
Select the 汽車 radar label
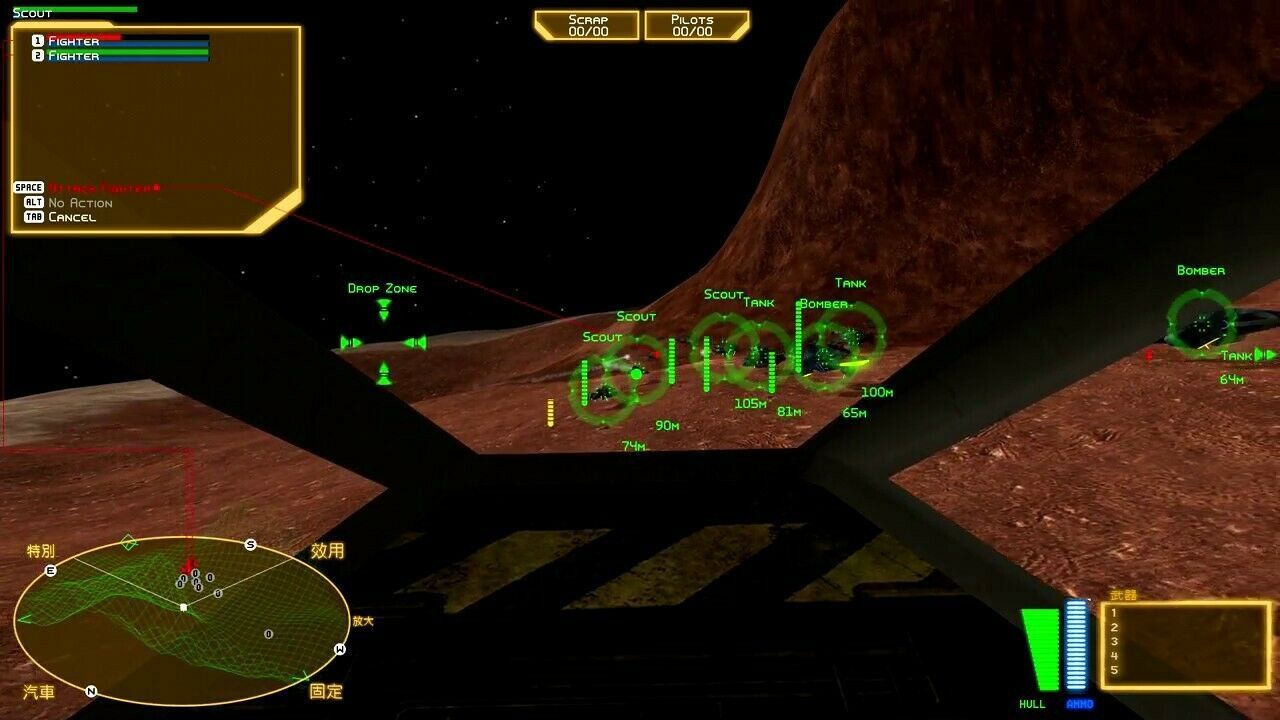tap(39, 692)
